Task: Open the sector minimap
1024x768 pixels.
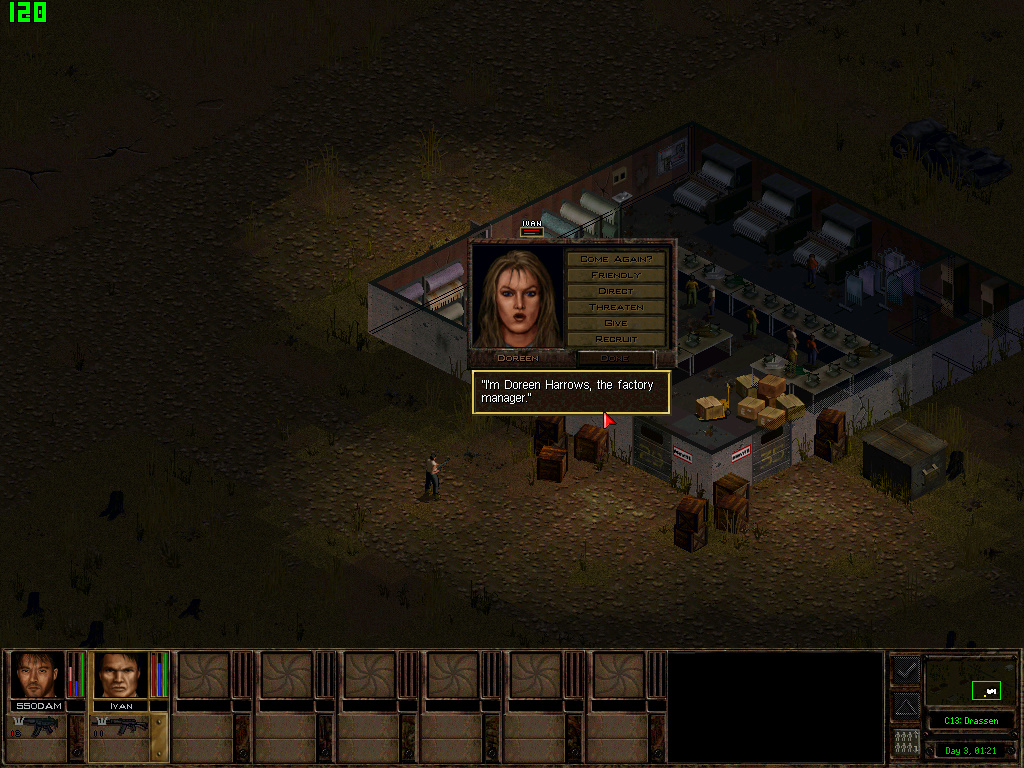Action: click(970, 683)
